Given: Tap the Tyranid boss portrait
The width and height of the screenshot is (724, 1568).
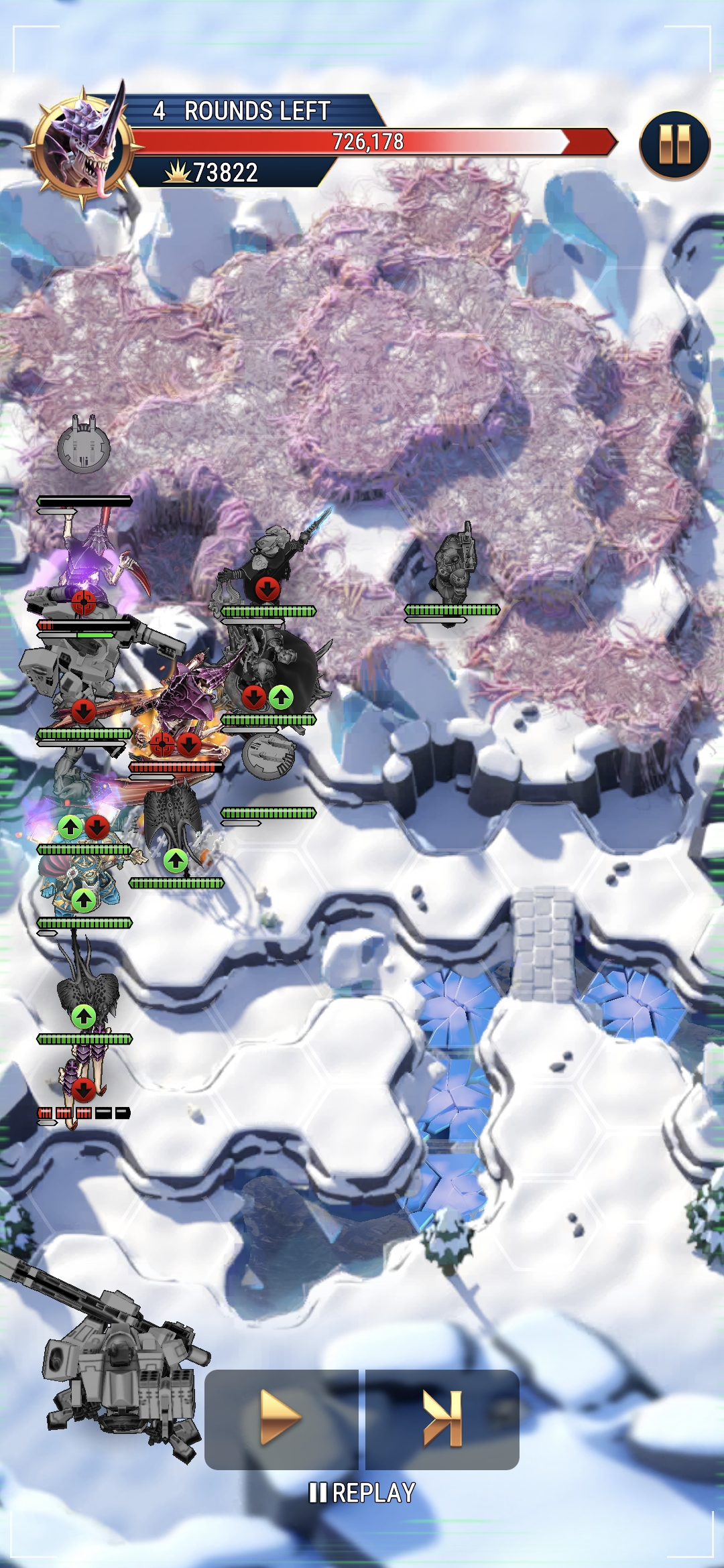Looking at the screenshot, I should coord(85,145).
